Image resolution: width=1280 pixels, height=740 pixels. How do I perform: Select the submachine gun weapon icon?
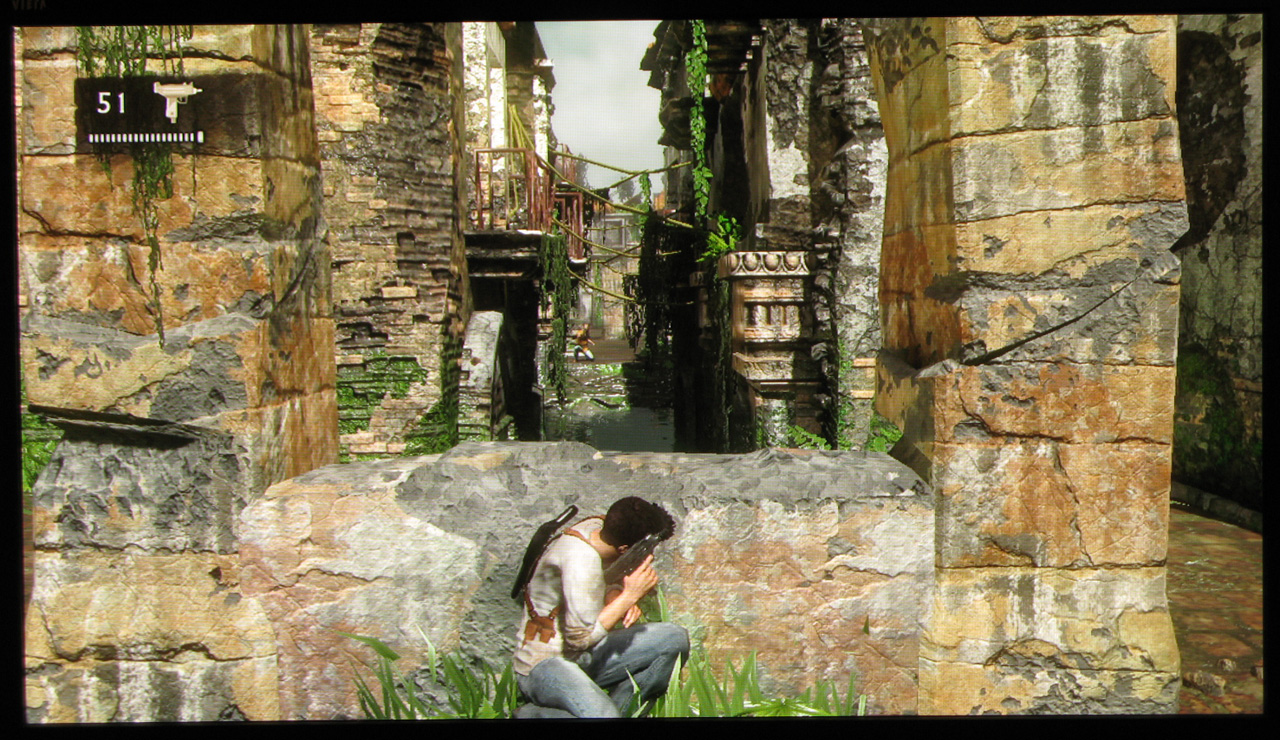tap(176, 99)
